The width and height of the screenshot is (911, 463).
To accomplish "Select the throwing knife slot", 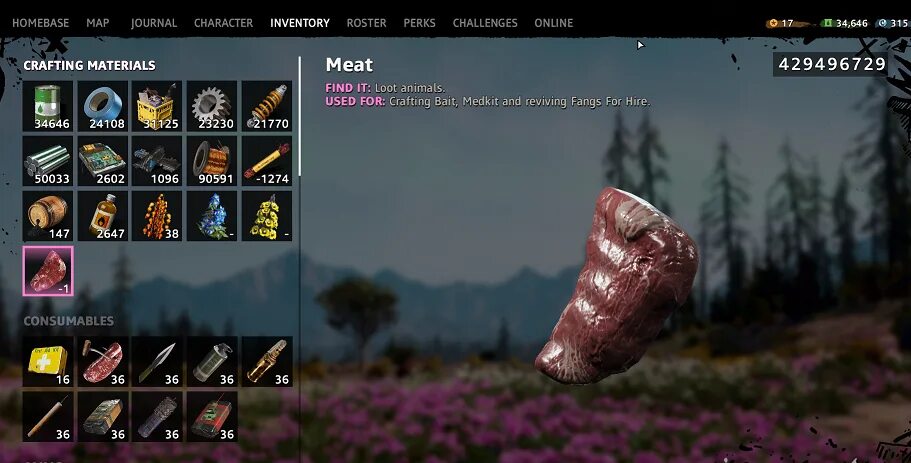I will tap(158, 361).
